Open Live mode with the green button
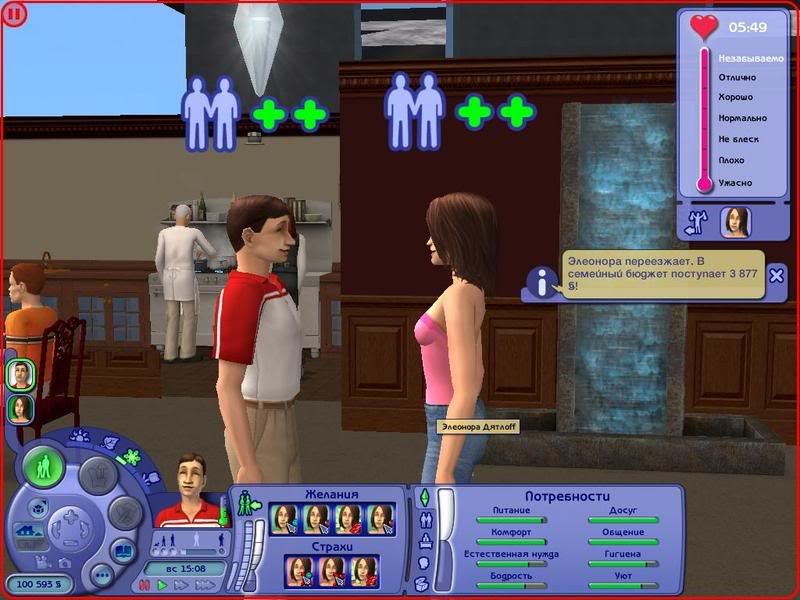Image resolution: width=800 pixels, height=600 pixels. (44, 466)
